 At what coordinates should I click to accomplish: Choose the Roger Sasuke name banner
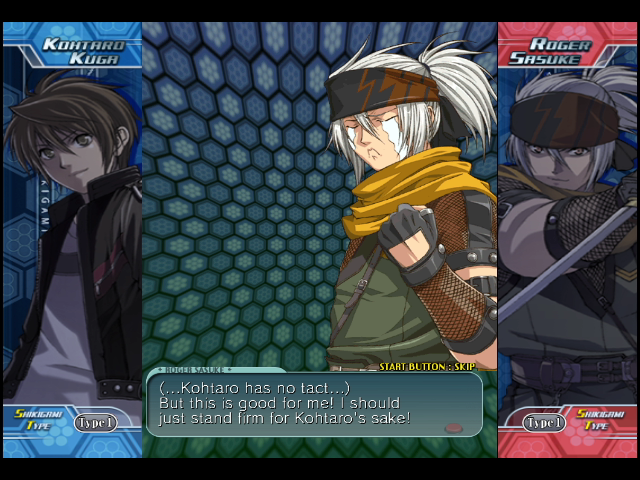(559, 51)
